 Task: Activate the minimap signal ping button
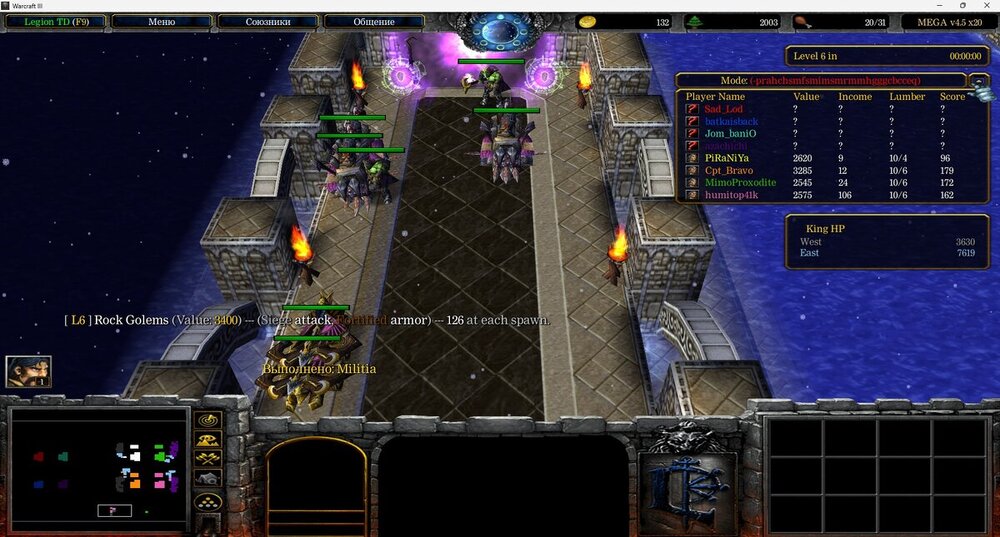[x=209, y=420]
